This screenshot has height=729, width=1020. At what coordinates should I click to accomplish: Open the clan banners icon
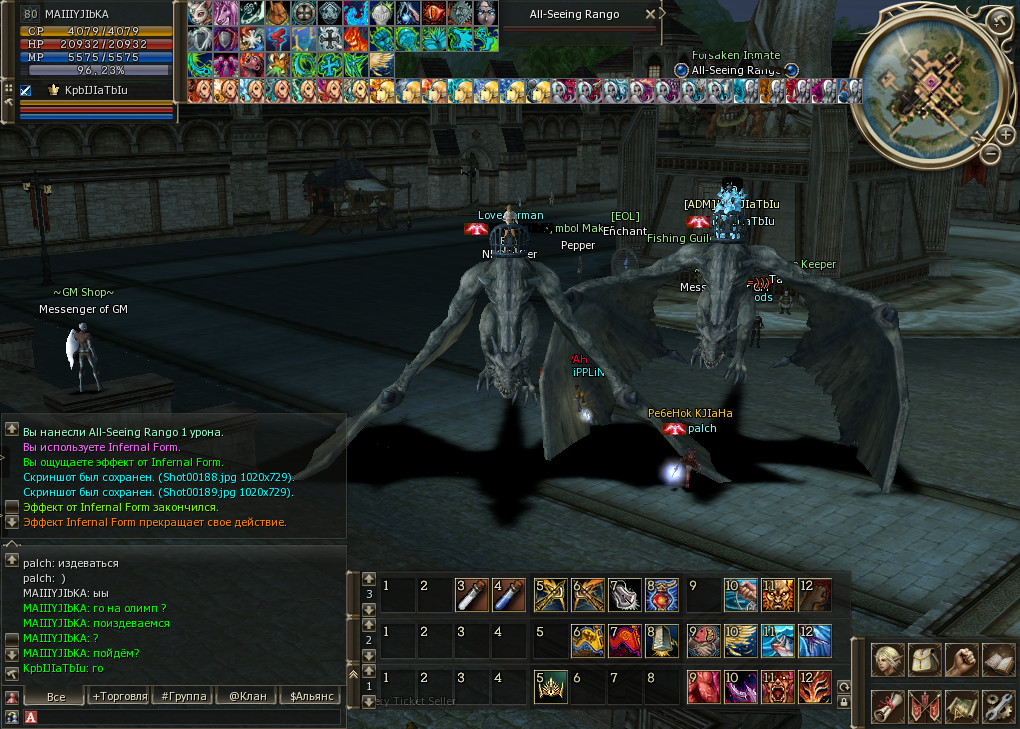click(x=924, y=706)
